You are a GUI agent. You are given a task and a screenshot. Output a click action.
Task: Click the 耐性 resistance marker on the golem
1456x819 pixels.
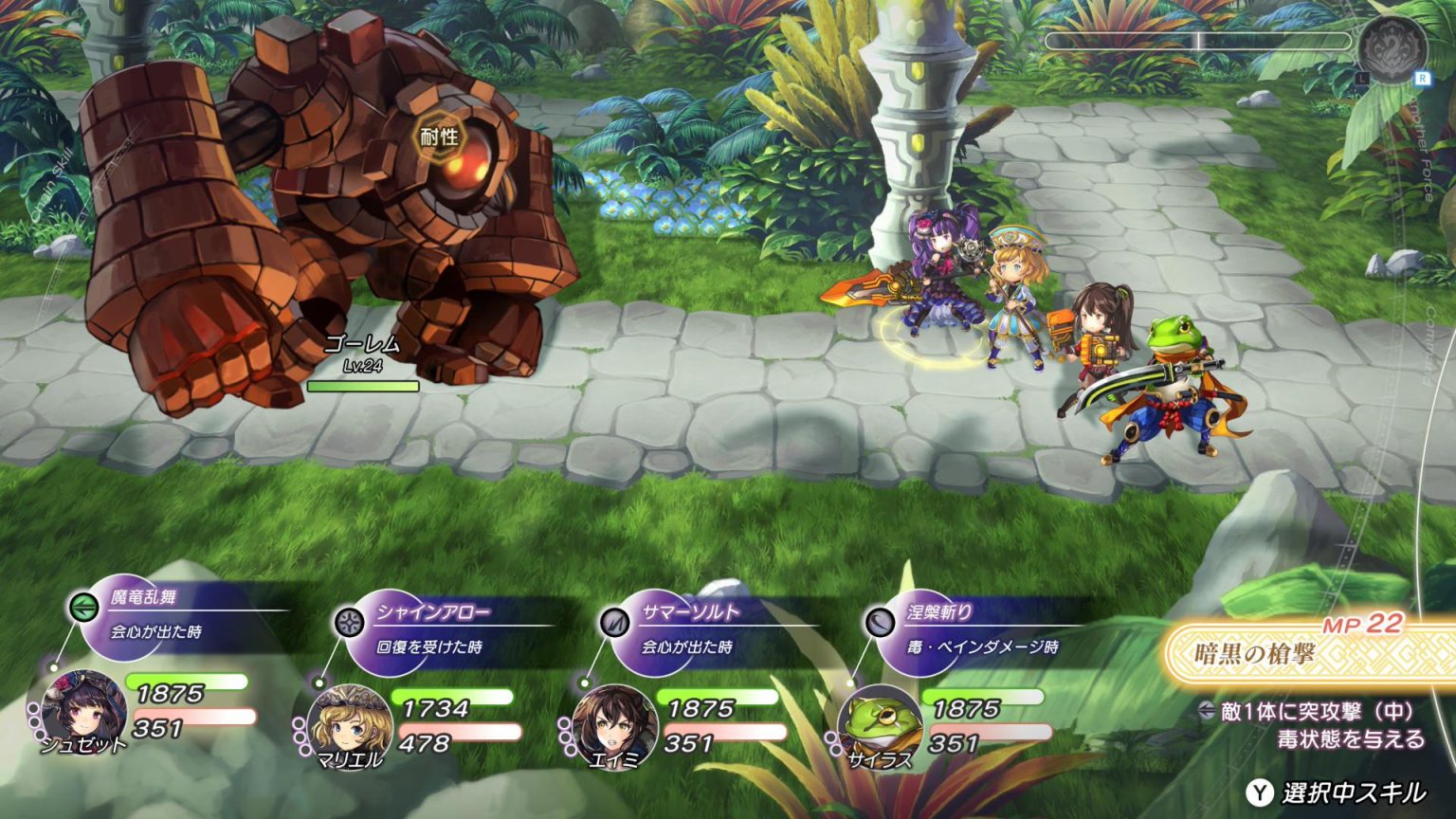(x=439, y=136)
